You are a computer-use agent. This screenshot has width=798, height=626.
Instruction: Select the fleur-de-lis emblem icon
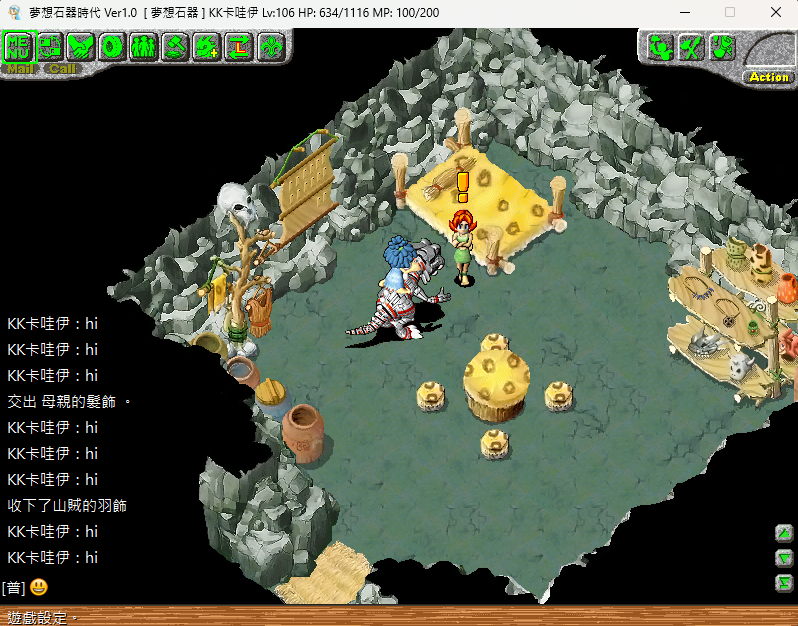click(x=270, y=46)
